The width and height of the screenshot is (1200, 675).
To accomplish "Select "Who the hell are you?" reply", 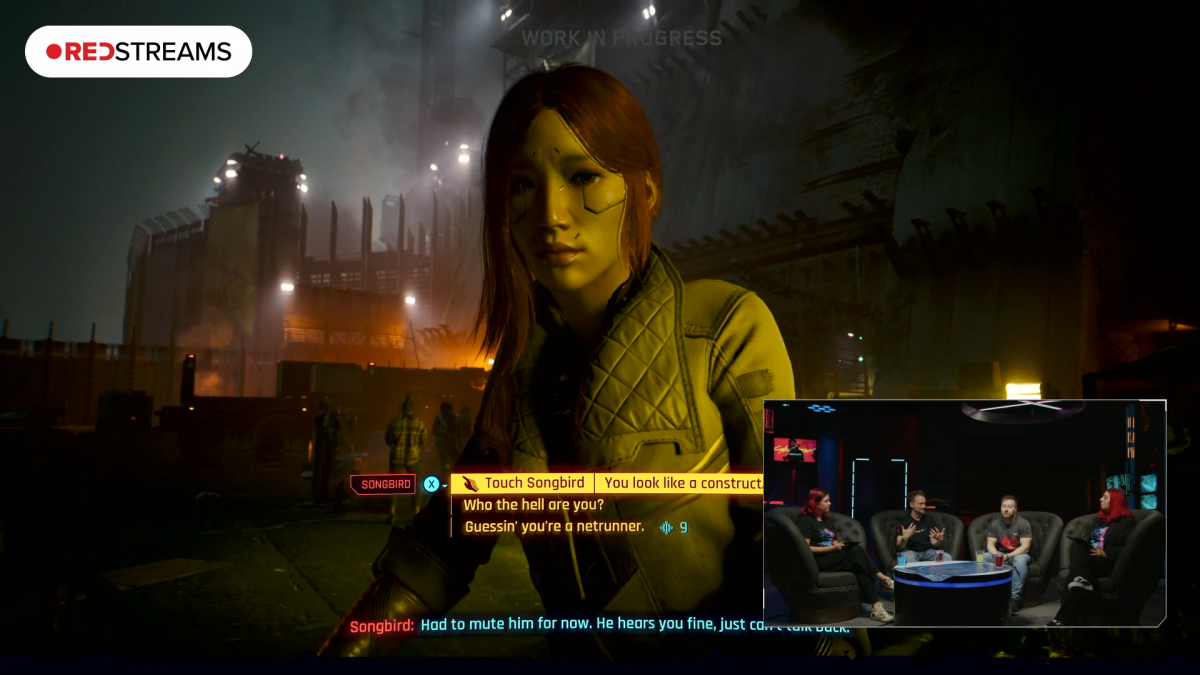I will click(x=533, y=505).
